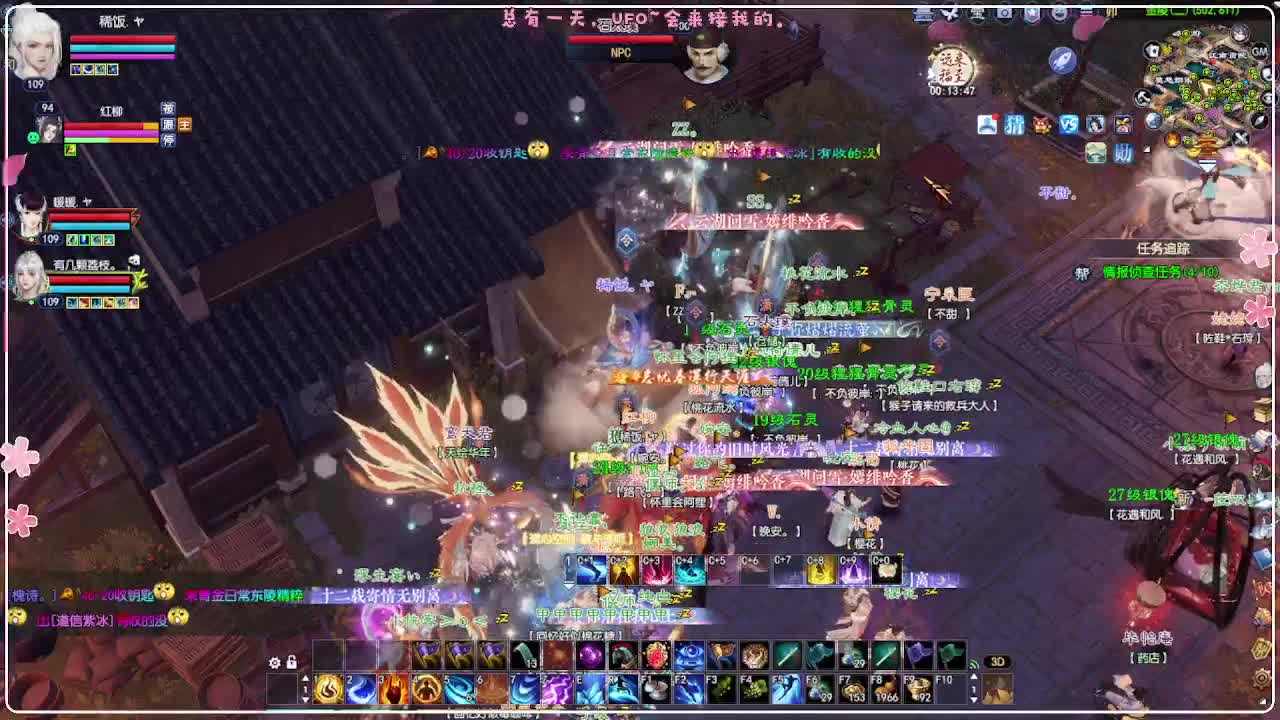The height and width of the screenshot is (720, 1280).
Task: Open the skill bar settings gear icon
Action: pyautogui.click(x=274, y=660)
